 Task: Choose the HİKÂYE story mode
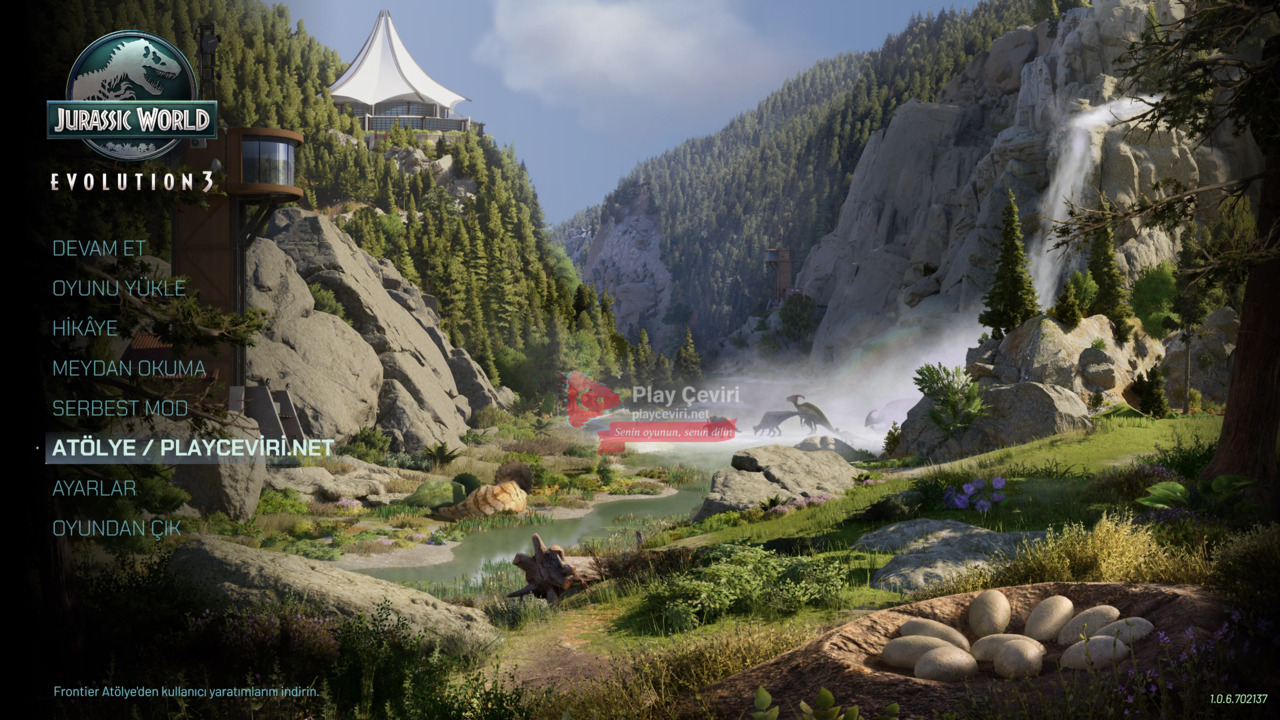[85, 328]
